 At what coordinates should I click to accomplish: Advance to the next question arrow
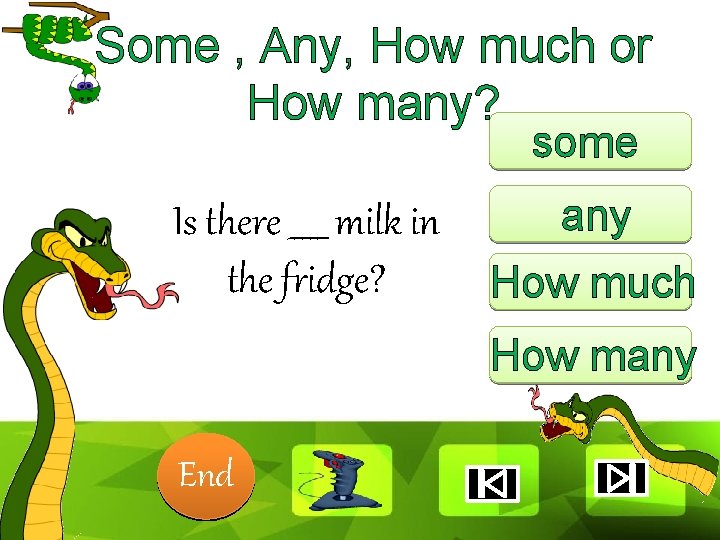coord(622,479)
